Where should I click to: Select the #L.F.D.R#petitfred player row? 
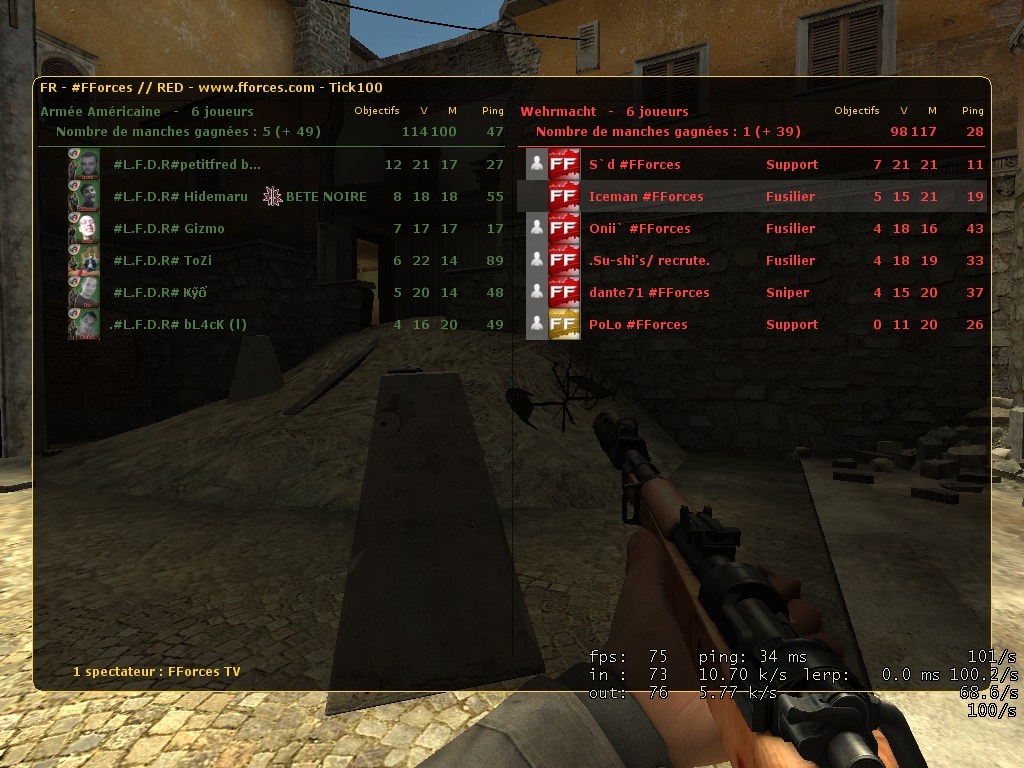(x=187, y=165)
